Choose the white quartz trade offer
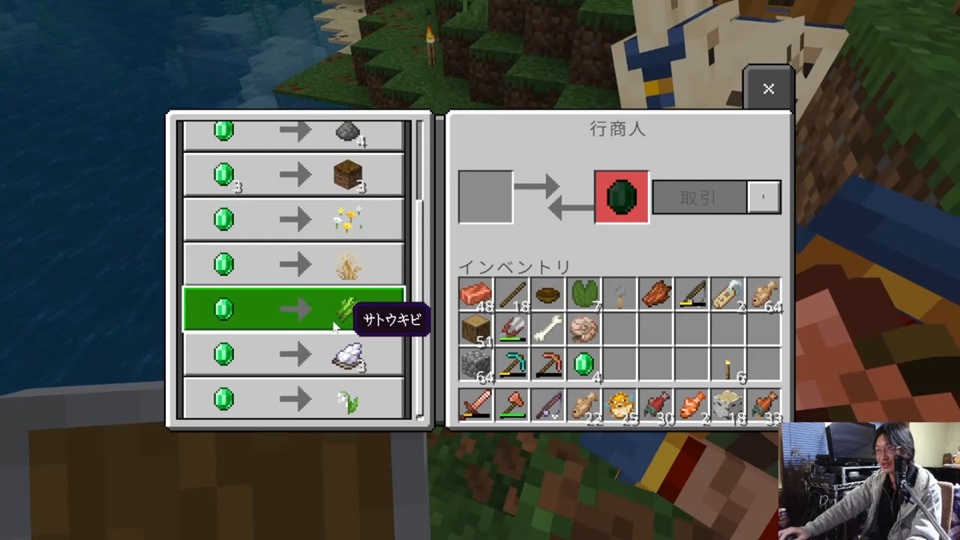The width and height of the screenshot is (960, 540). [294, 354]
